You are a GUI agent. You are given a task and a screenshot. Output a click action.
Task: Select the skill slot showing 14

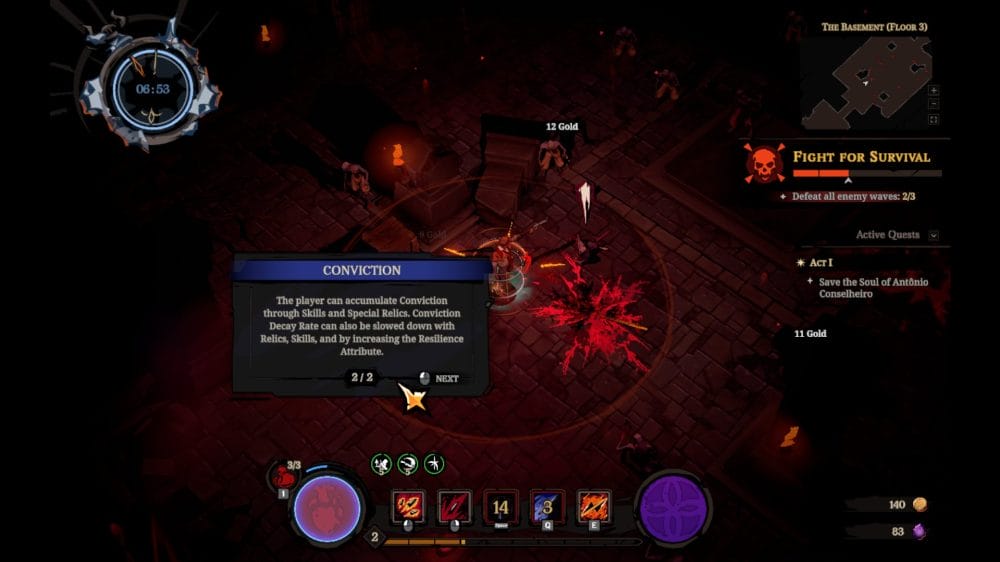coord(501,507)
